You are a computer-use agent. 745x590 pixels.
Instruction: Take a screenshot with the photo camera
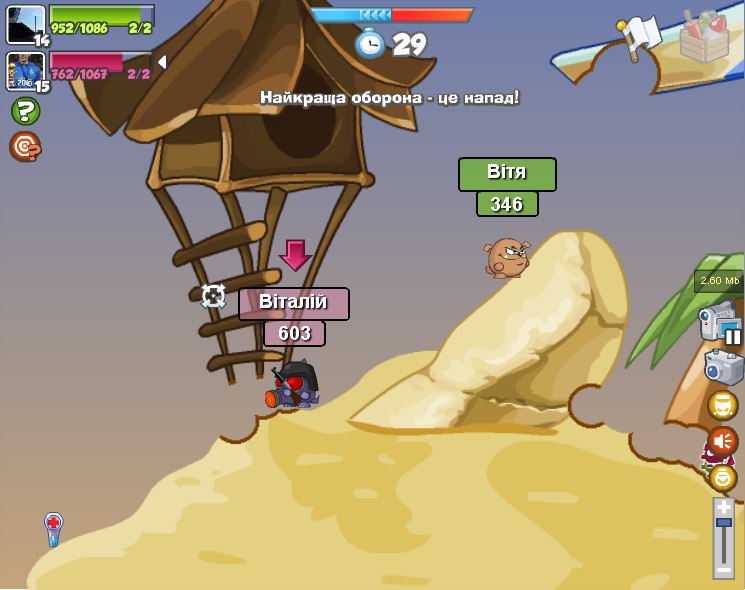click(x=723, y=367)
